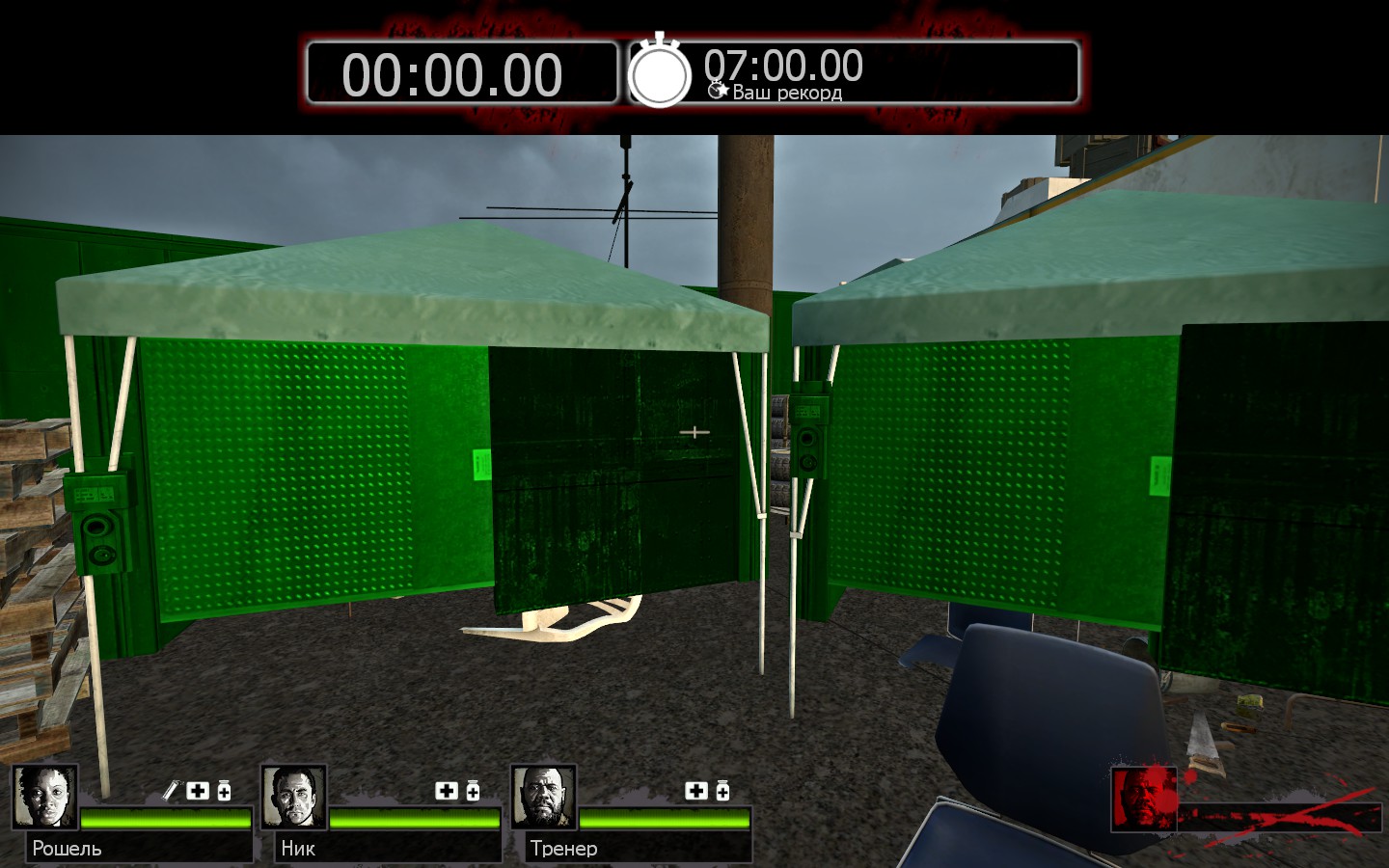Image resolution: width=1389 pixels, height=868 pixels.
Task: Click Тренер's first aid kit icon
Action: [696, 791]
